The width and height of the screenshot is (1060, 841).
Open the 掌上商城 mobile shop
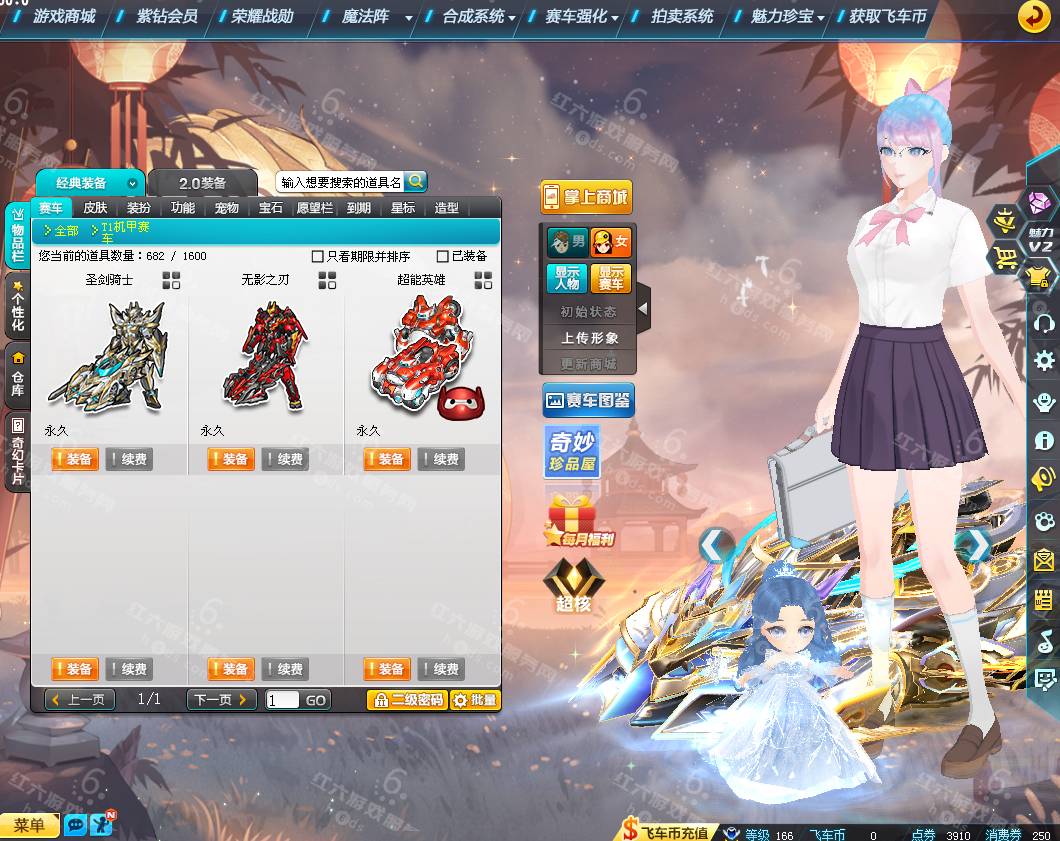tap(585, 197)
